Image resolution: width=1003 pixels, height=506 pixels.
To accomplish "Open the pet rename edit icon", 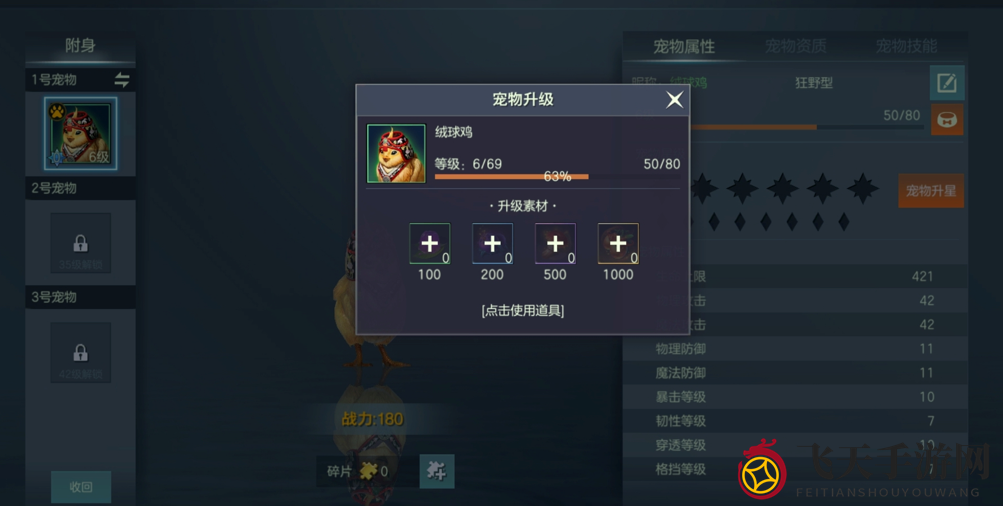I will click(946, 83).
